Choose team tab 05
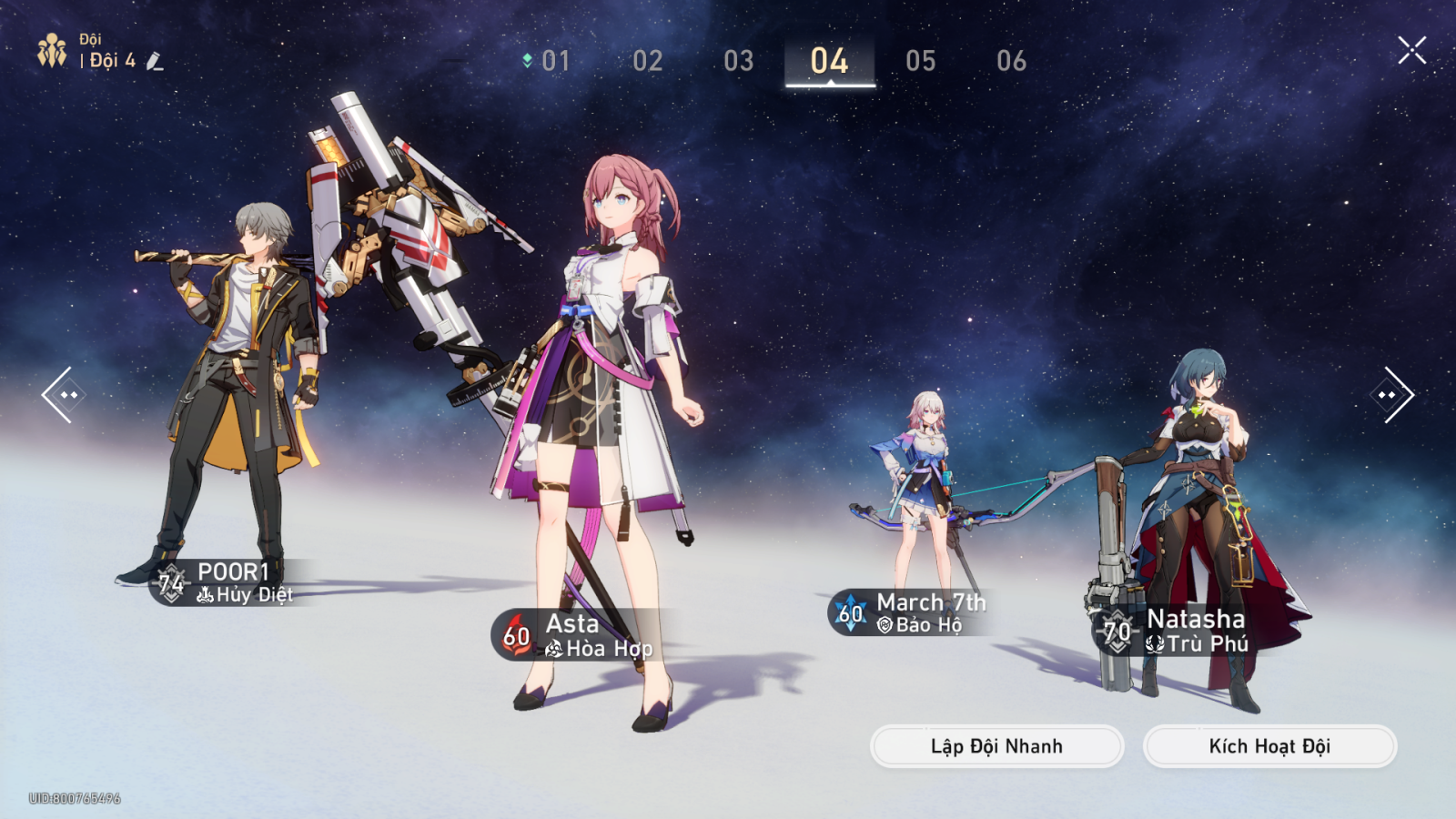This screenshot has height=819, width=1456. click(920, 61)
